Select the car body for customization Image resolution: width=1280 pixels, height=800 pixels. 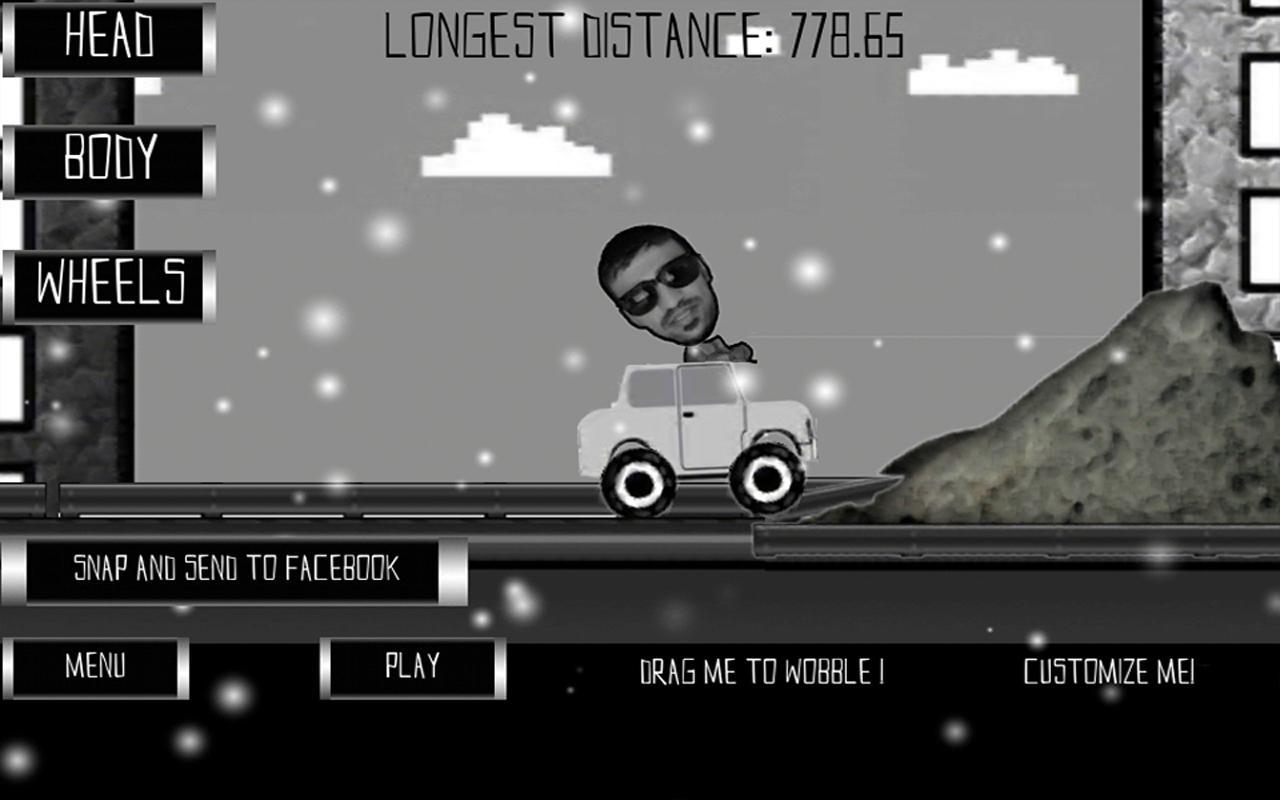point(700,420)
